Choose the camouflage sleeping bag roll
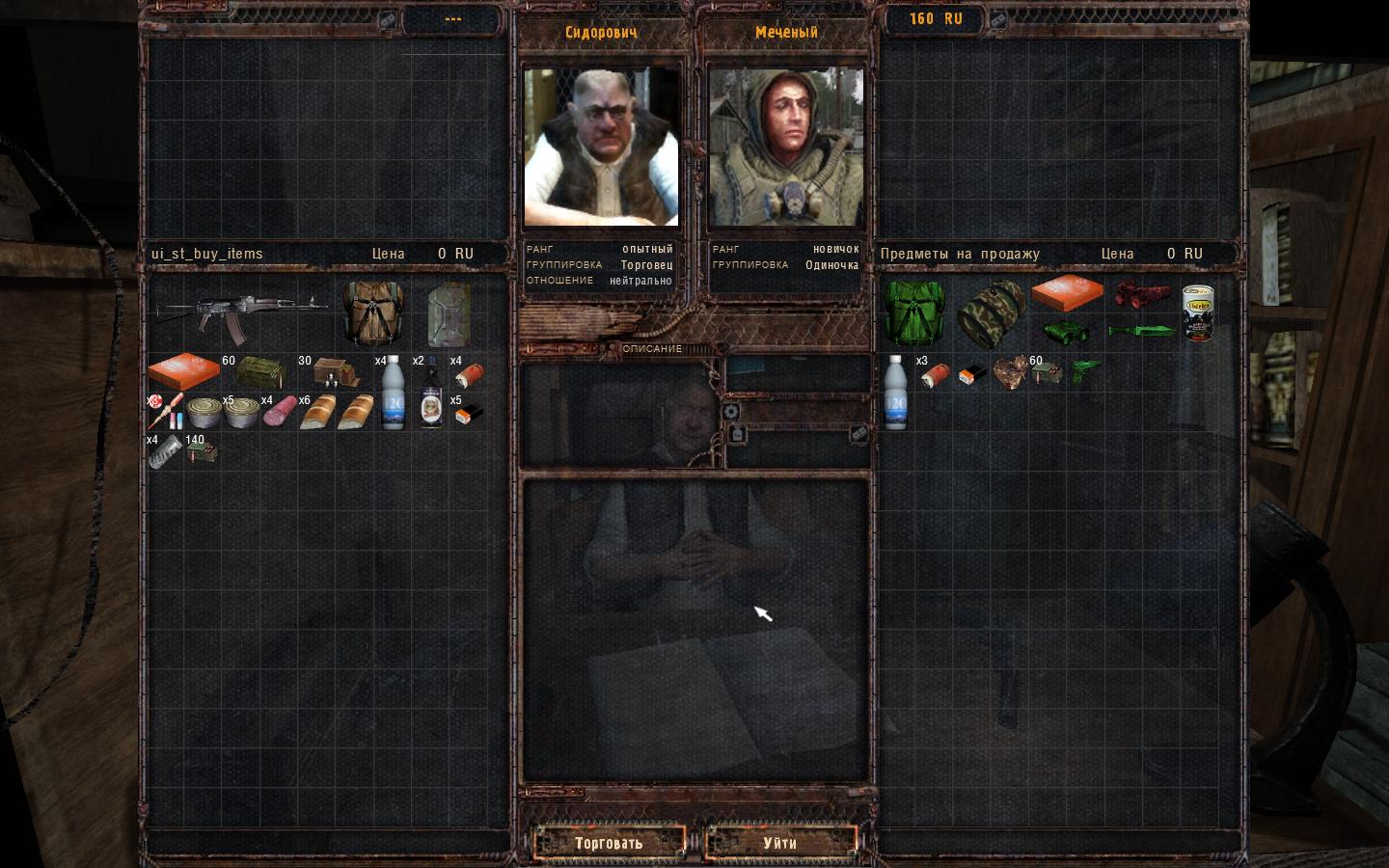The image size is (1389, 868). tap(991, 315)
